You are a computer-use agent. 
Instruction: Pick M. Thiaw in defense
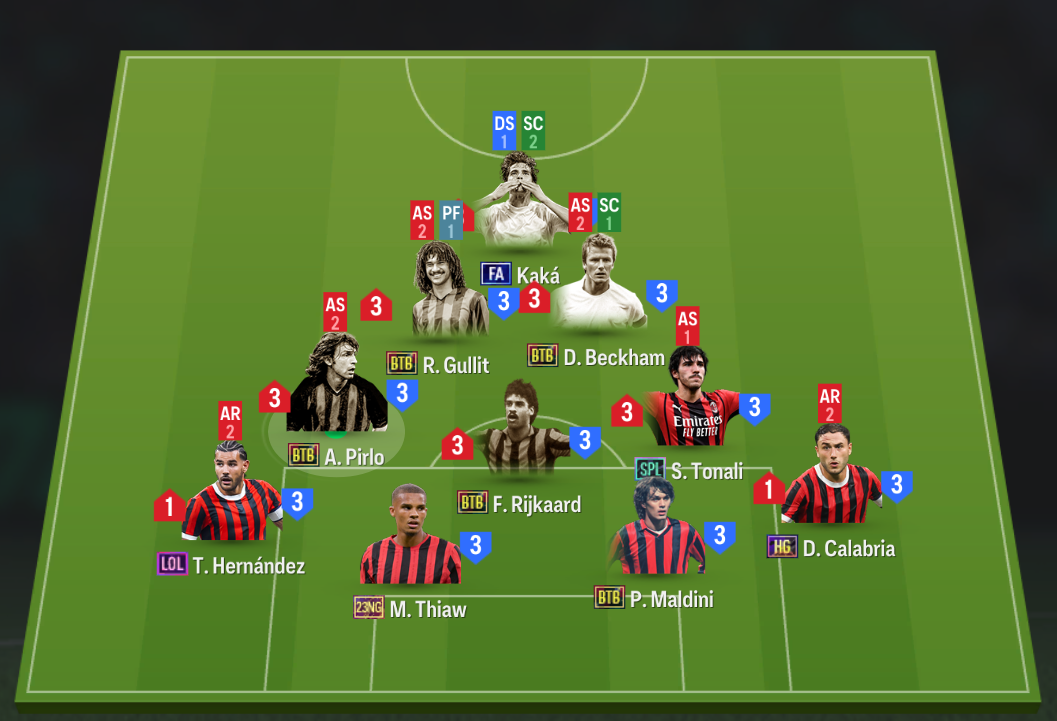409,540
